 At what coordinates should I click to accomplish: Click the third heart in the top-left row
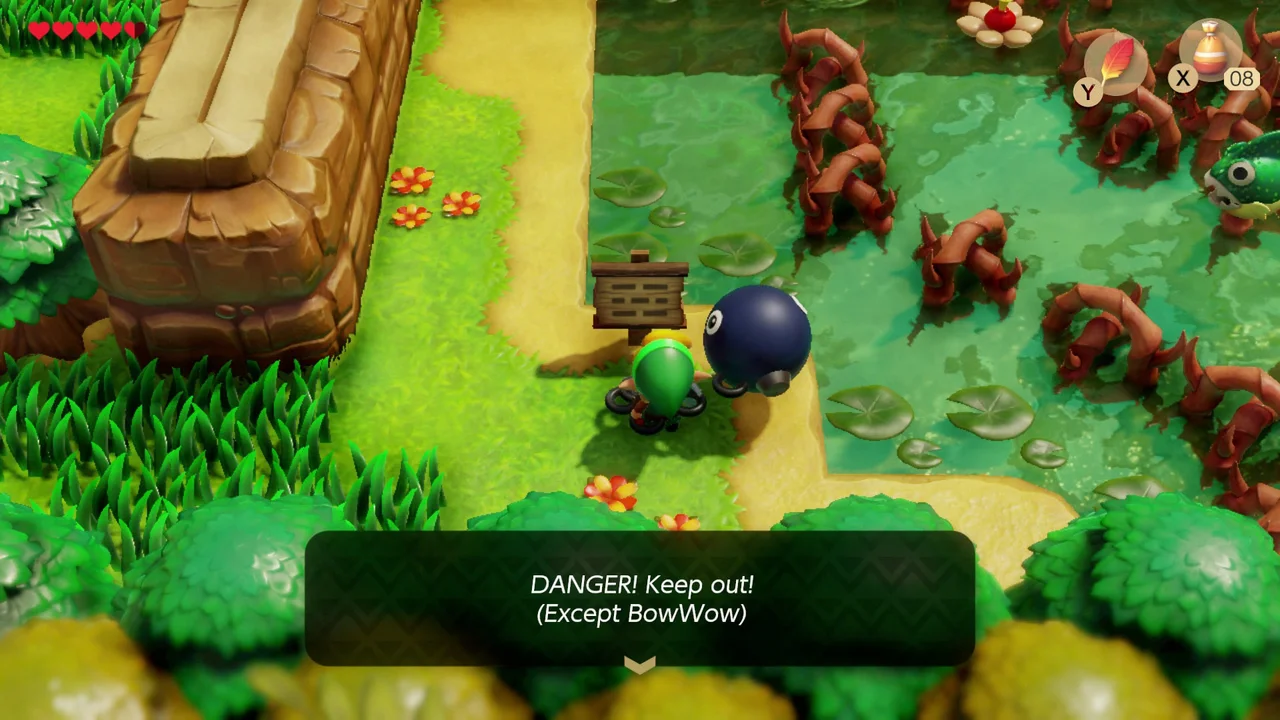tap(84, 30)
